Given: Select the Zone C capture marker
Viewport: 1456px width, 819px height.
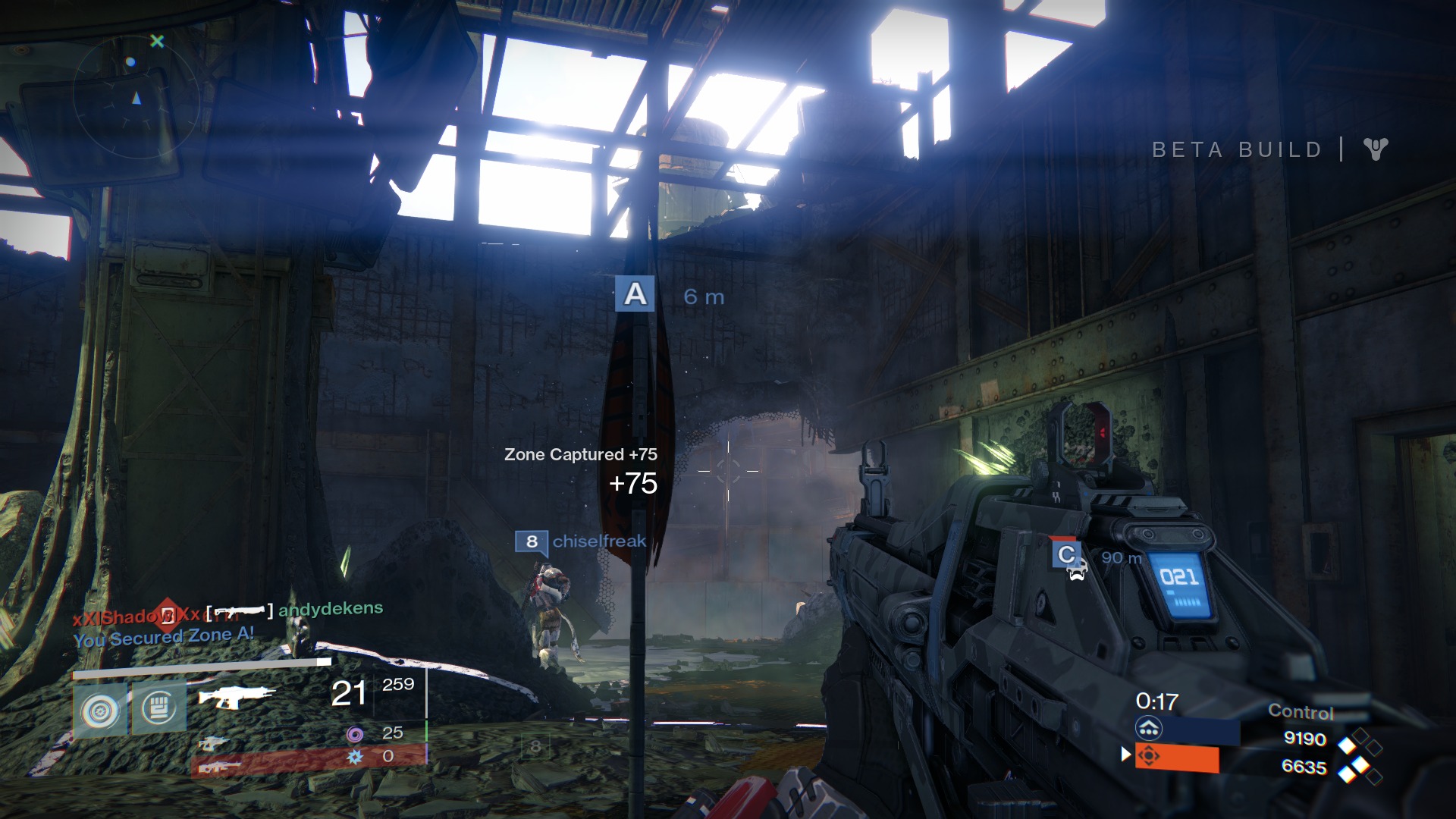Looking at the screenshot, I should [x=1066, y=555].
